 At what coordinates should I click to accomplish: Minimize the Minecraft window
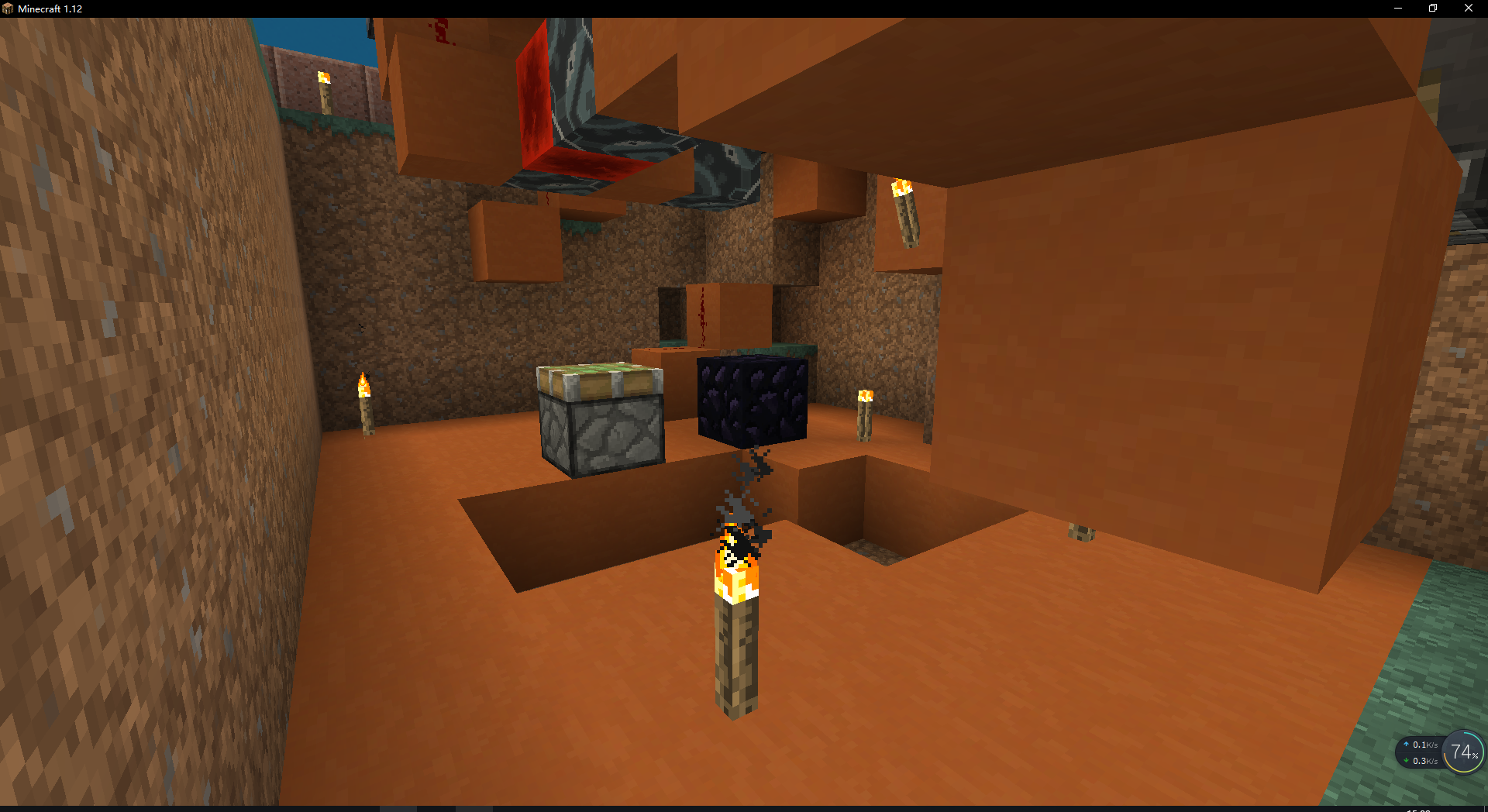[x=1398, y=9]
